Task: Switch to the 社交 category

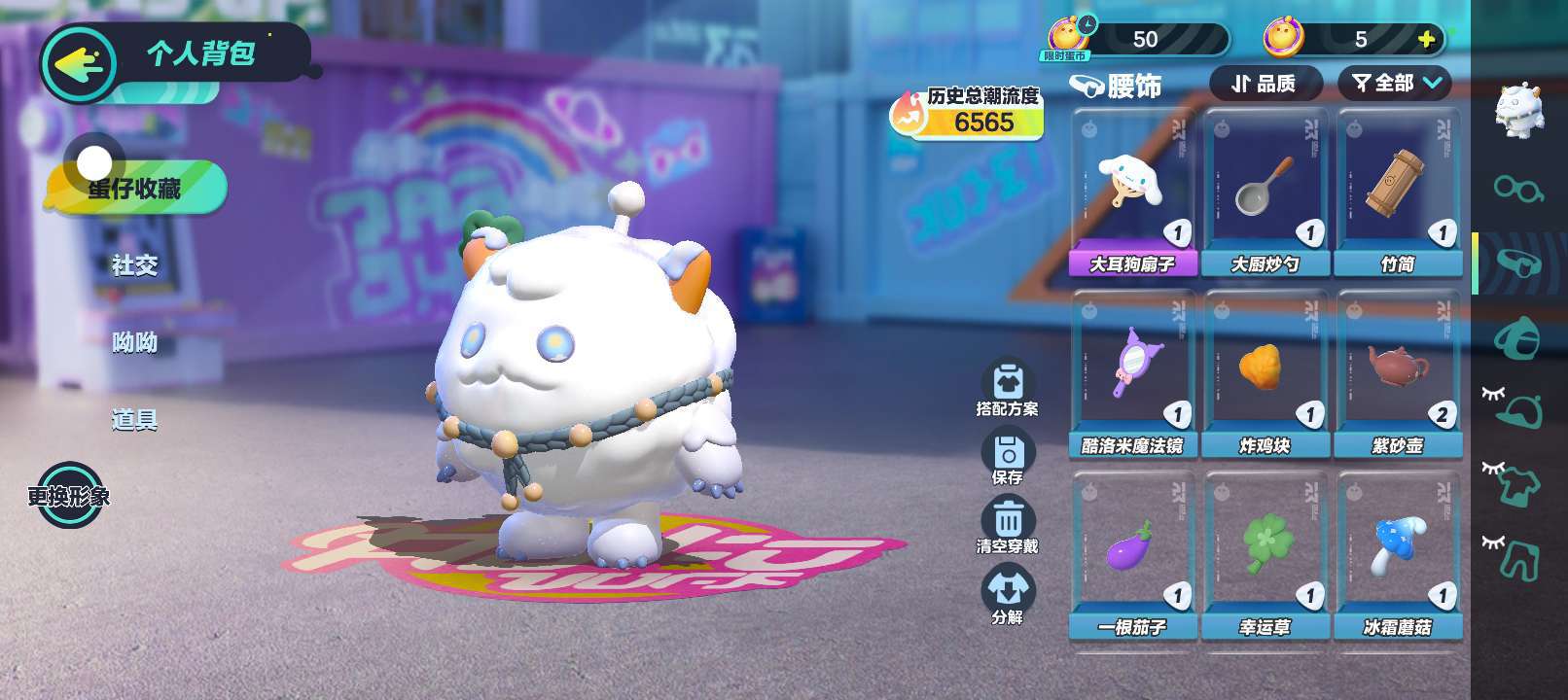Action: point(134,265)
